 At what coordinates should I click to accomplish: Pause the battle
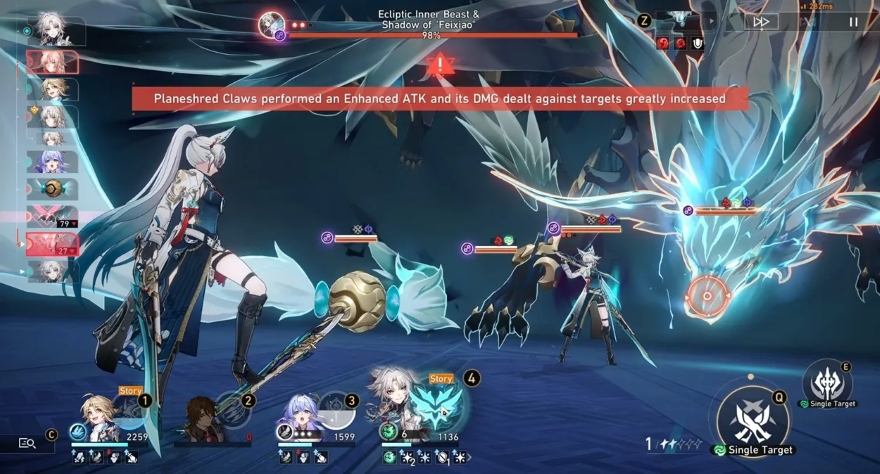pos(853,21)
